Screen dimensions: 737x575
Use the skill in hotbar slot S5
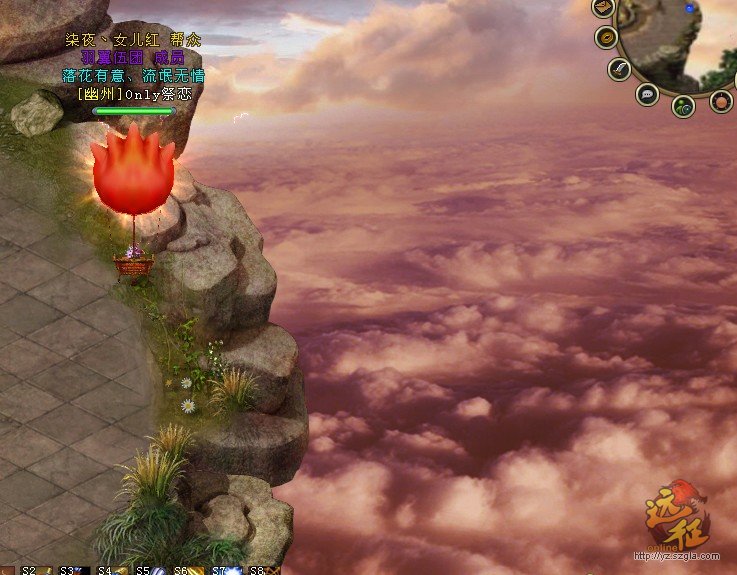click(x=160, y=570)
